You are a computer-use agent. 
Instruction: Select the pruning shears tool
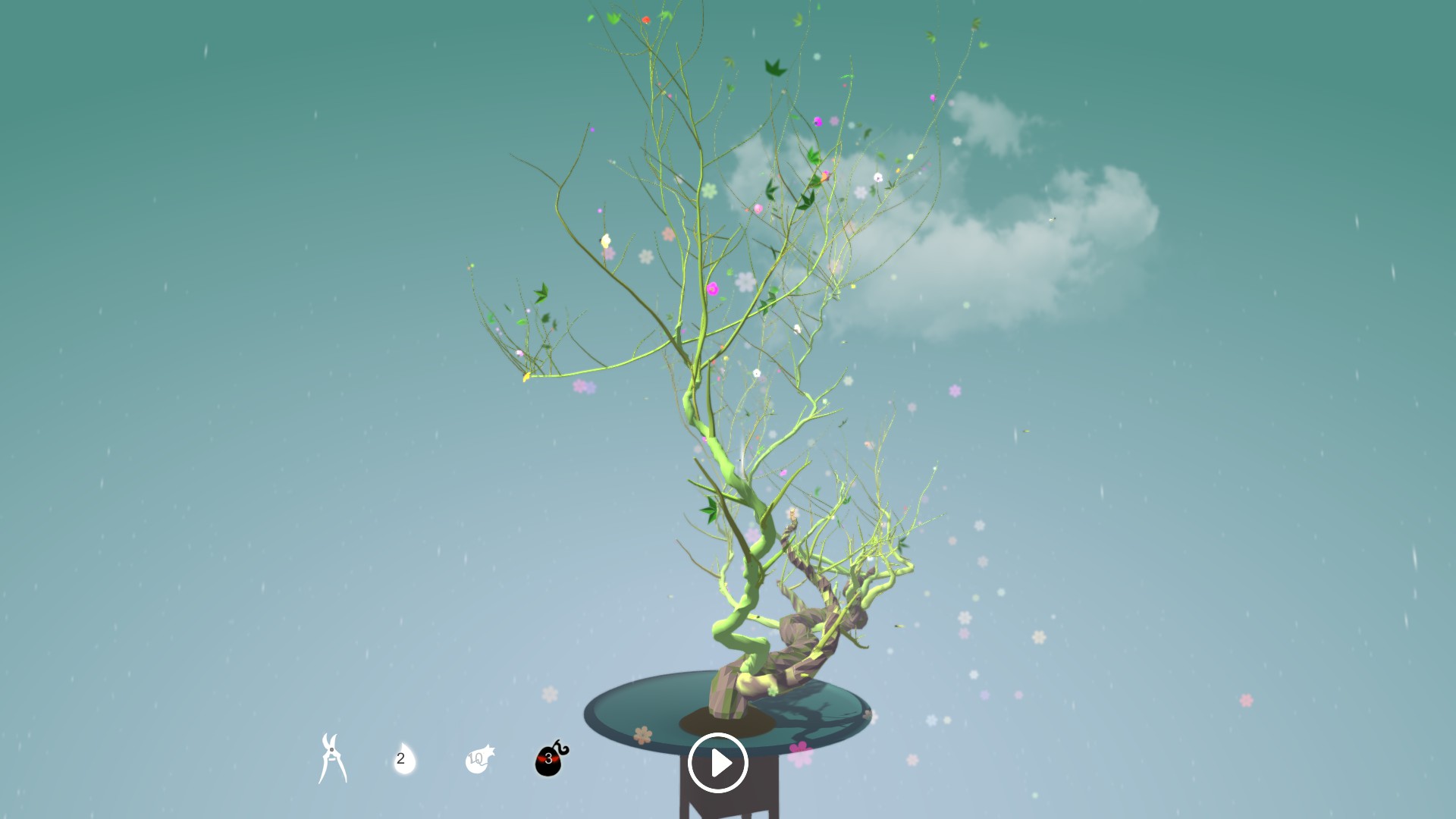331,758
